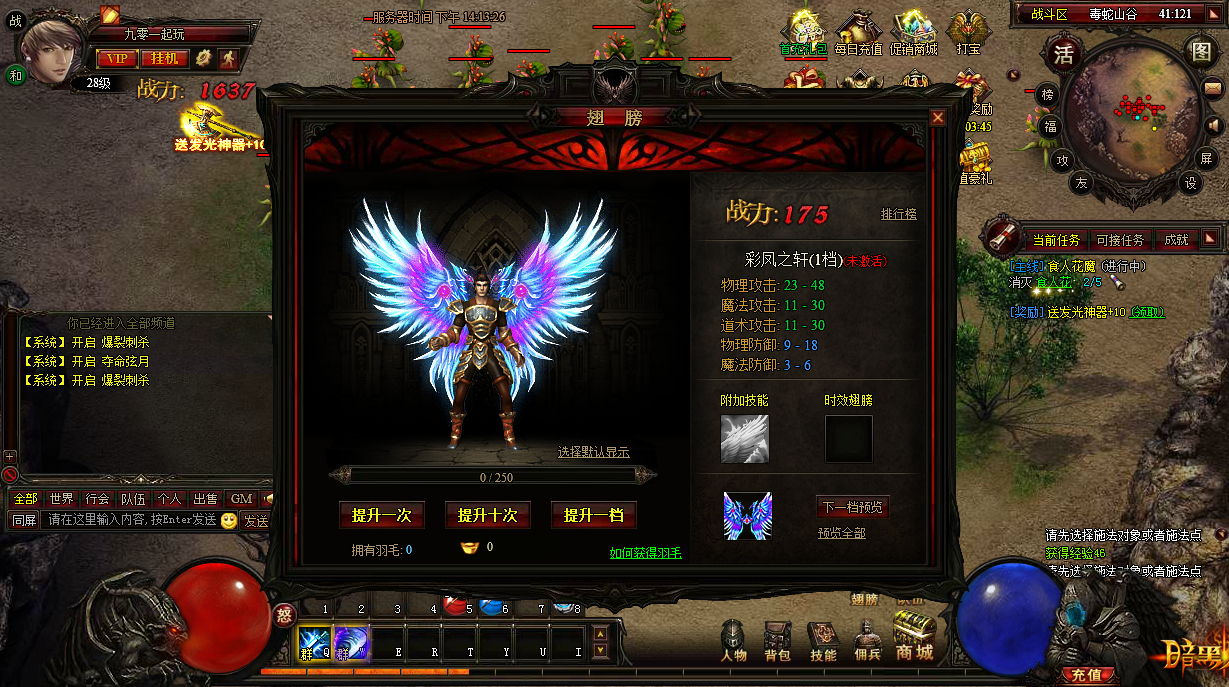Select the 附加技能 wing skill icon

[745, 438]
